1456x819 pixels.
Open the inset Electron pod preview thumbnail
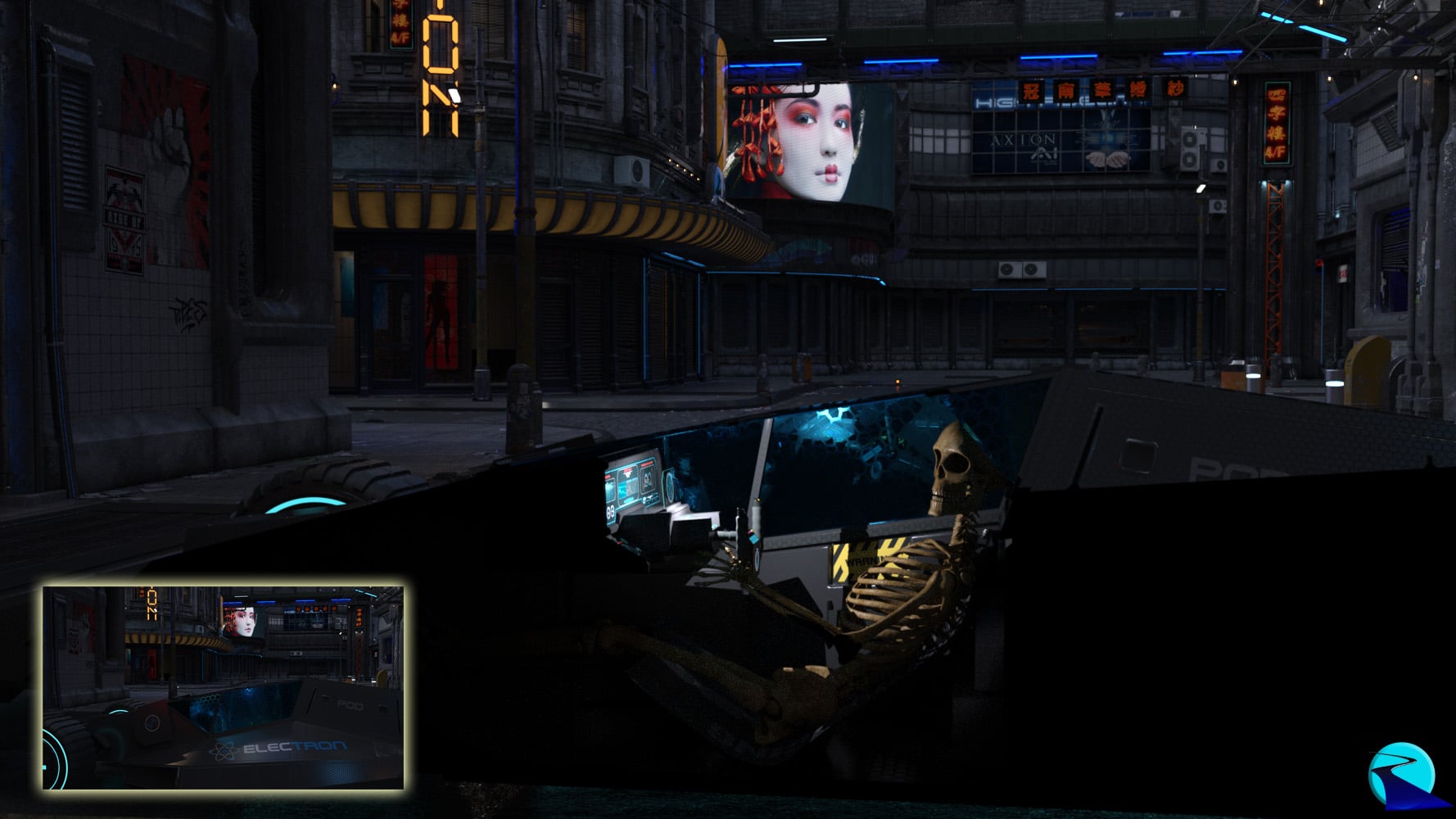click(223, 688)
